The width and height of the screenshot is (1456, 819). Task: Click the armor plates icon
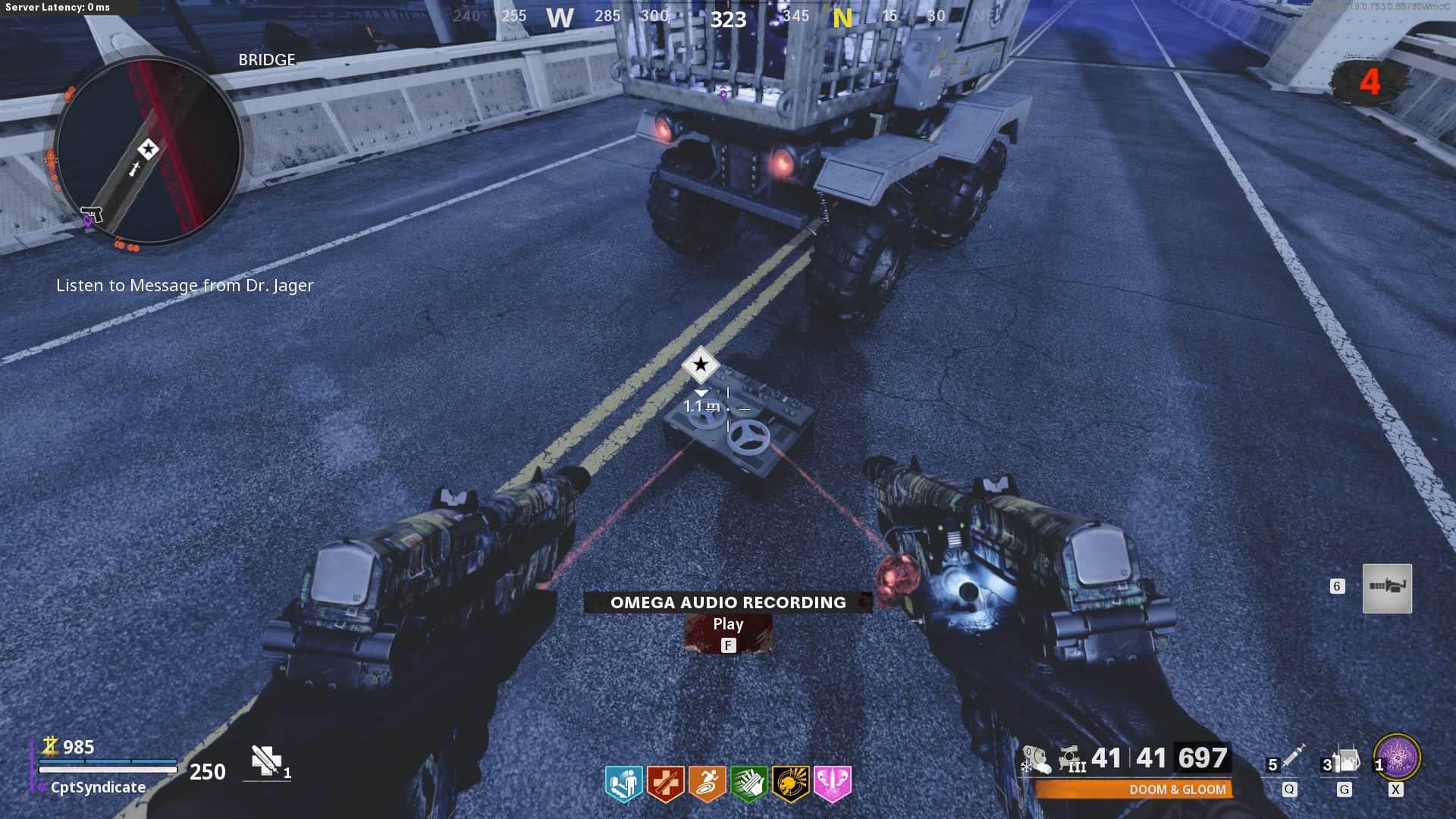[266, 761]
